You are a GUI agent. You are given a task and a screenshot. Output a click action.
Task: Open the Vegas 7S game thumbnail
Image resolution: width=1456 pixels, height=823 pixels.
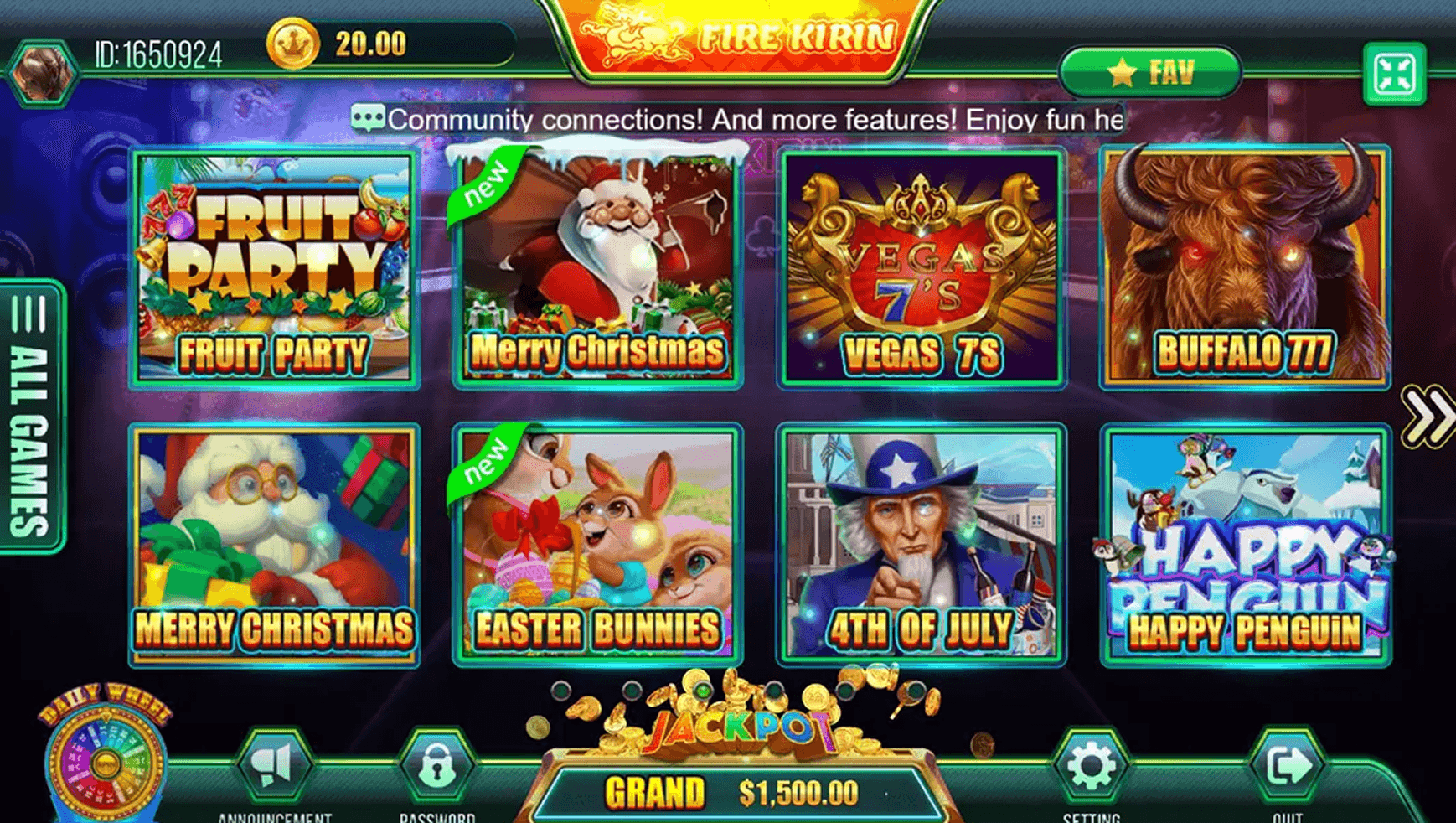(922, 268)
